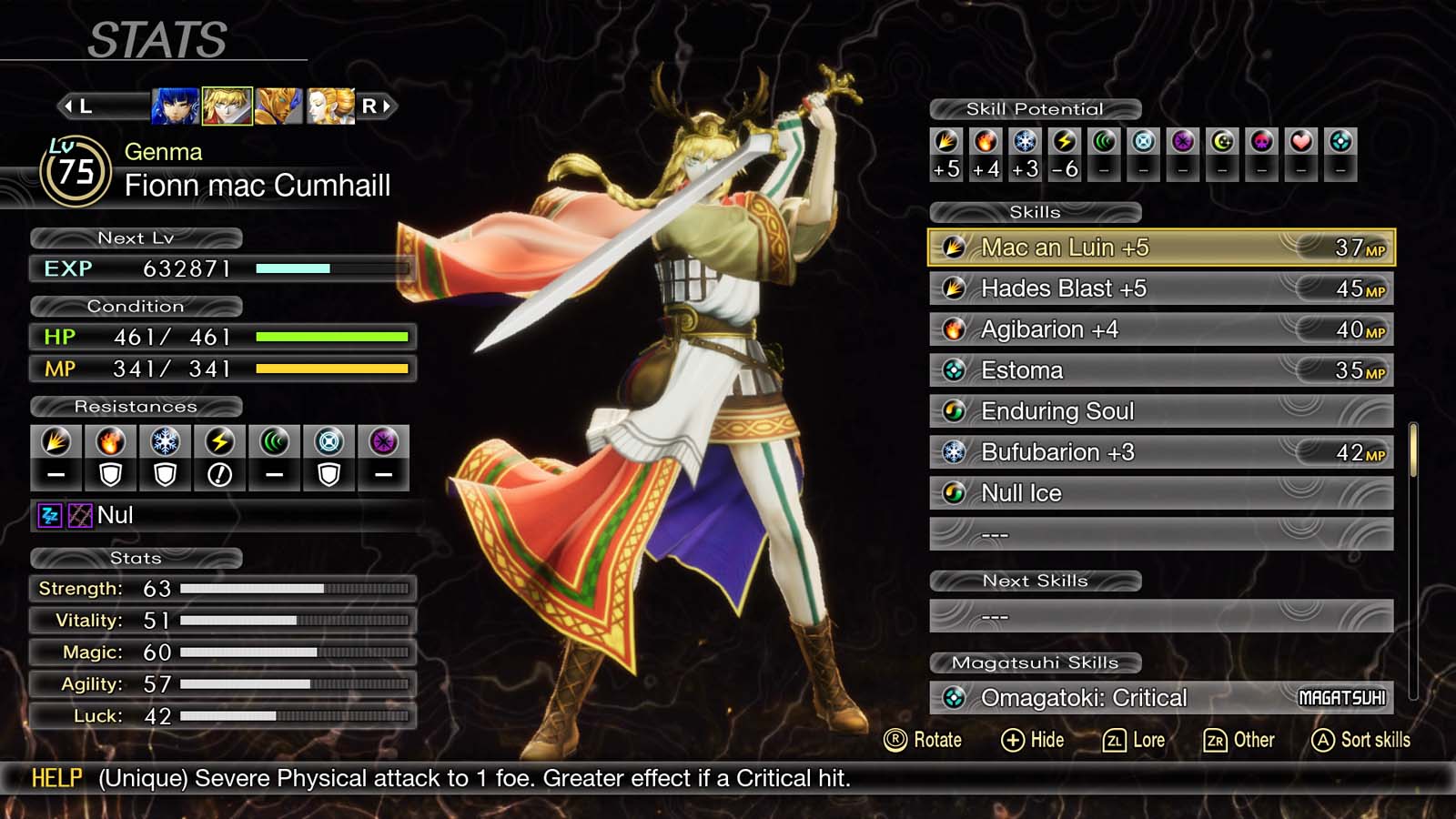The width and height of the screenshot is (1456, 819).
Task: Click the Omagatoki: Critical skill icon
Action: click(955, 698)
